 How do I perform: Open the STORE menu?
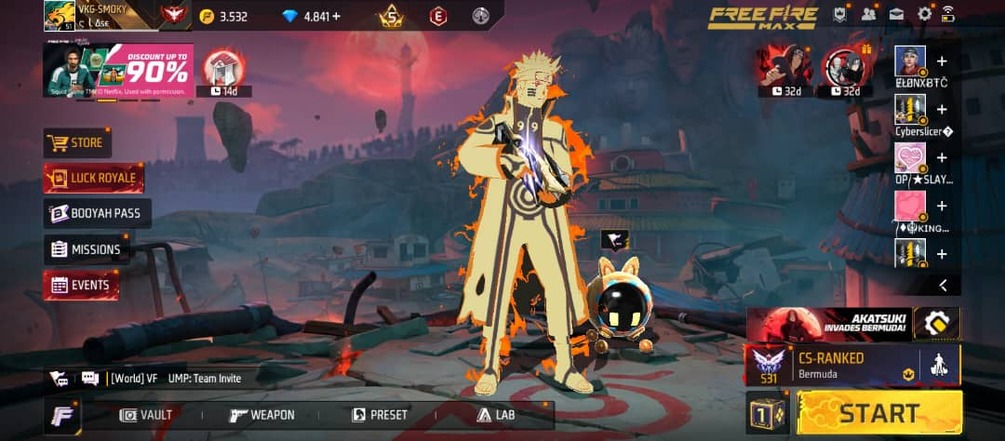(77, 143)
